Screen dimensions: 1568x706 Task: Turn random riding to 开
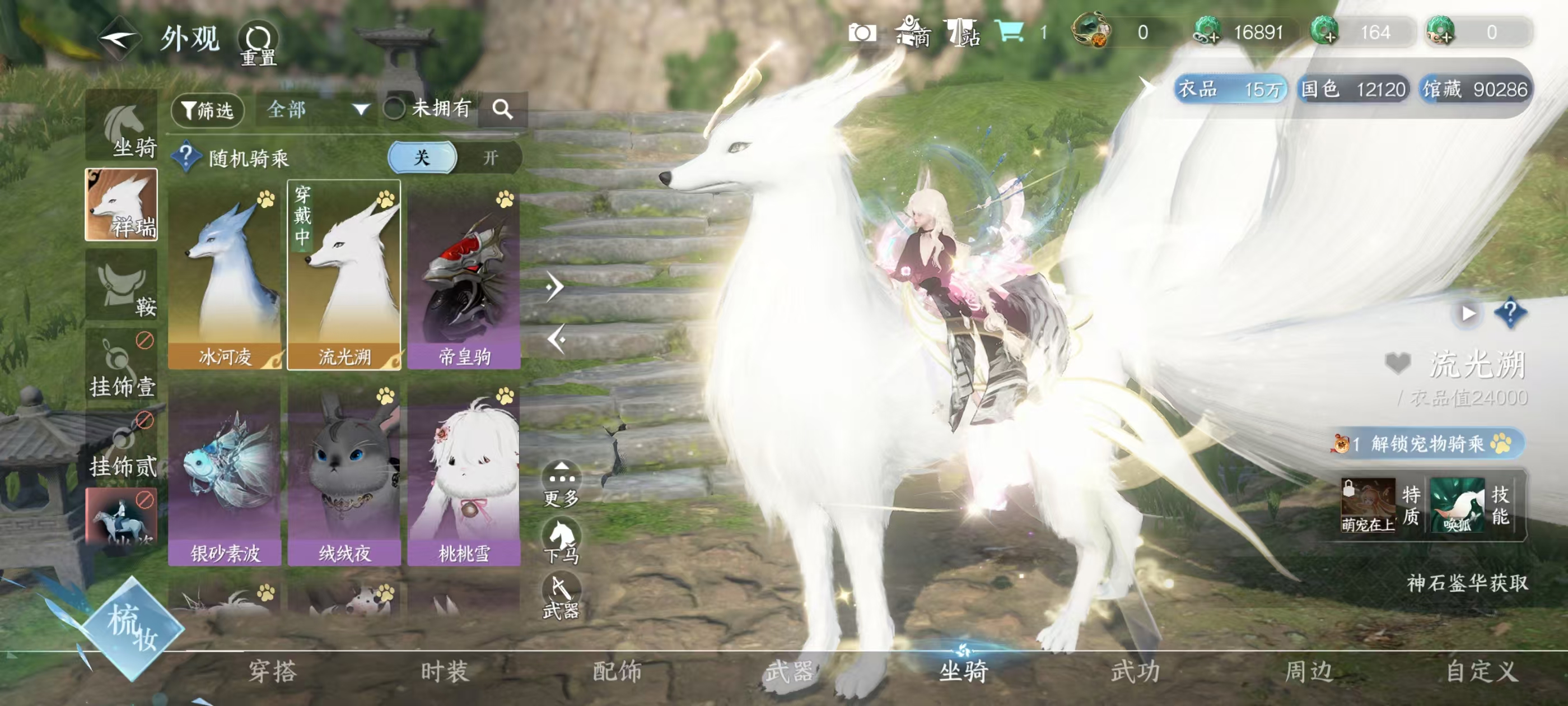(x=490, y=159)
